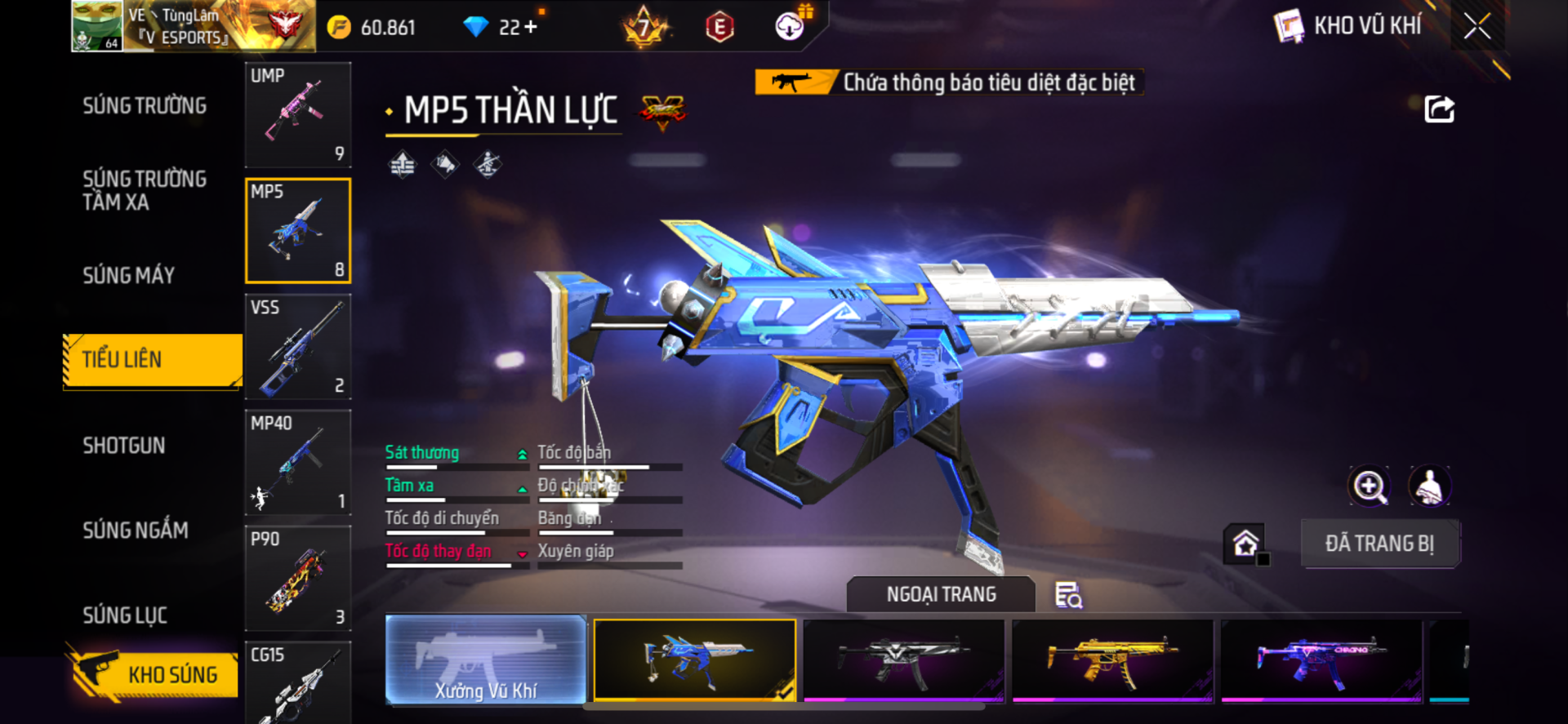Switch to the SHOTGUN category
This screenshot has width=1568, height=724.
click(x=124, y=446)
